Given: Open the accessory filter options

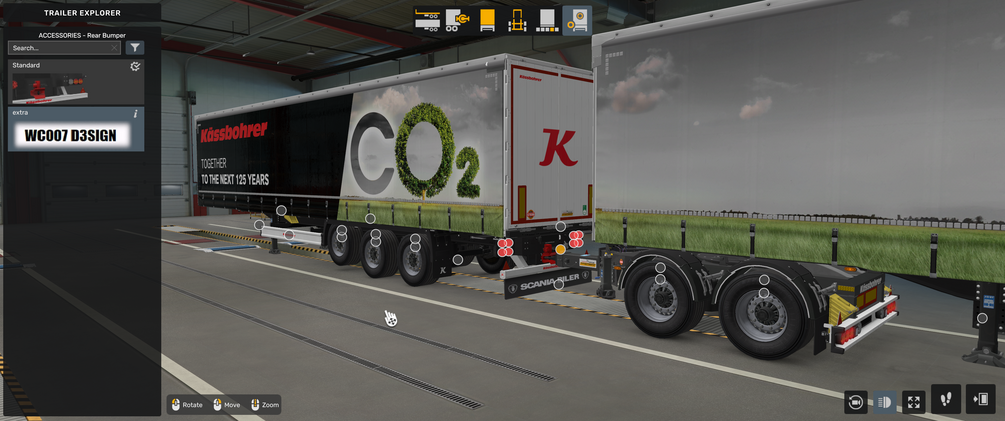Looking at the screenshot, I should pyautogui.click(x=135, y=48).
